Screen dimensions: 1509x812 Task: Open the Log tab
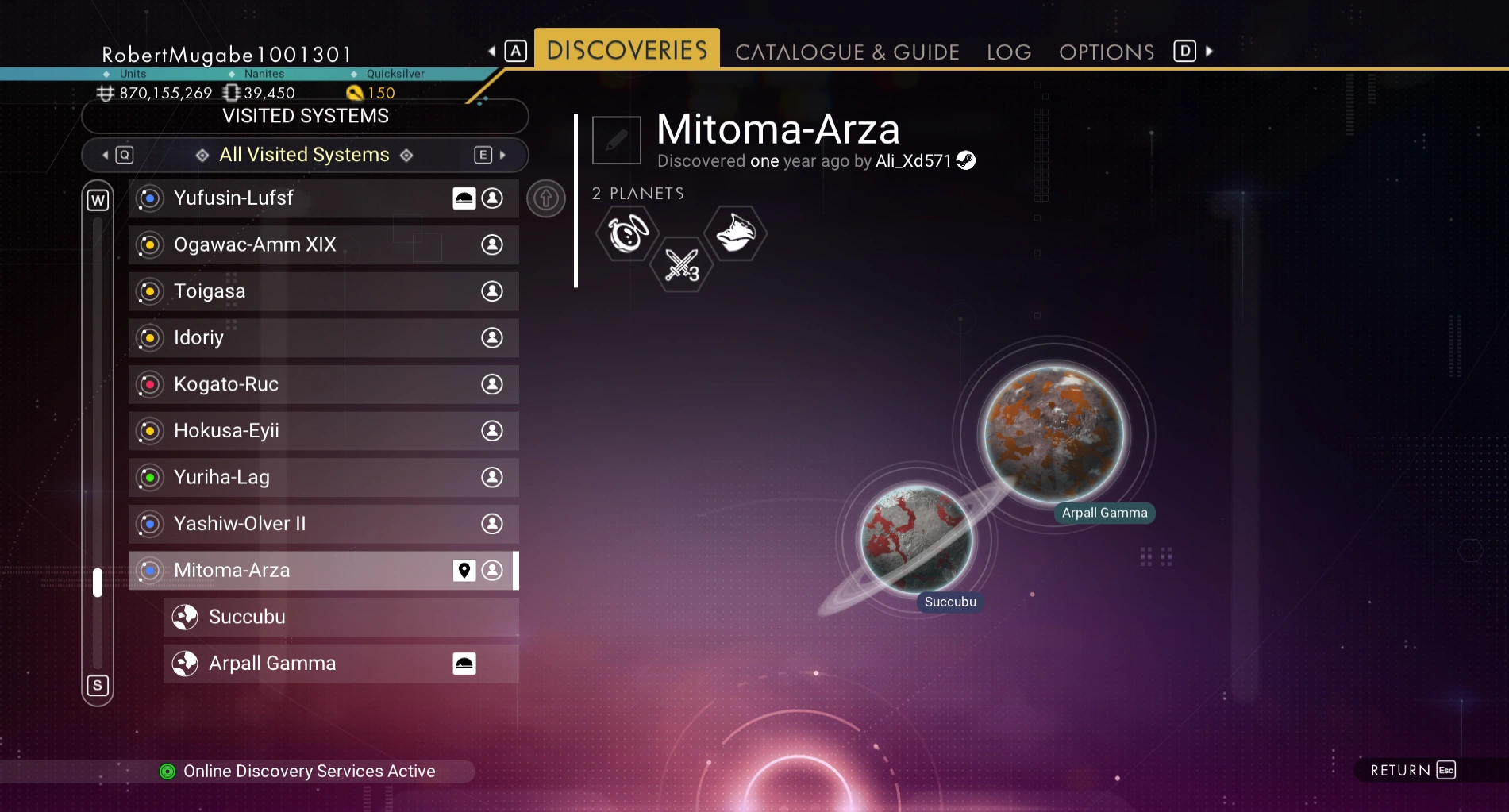[1009, 52]
